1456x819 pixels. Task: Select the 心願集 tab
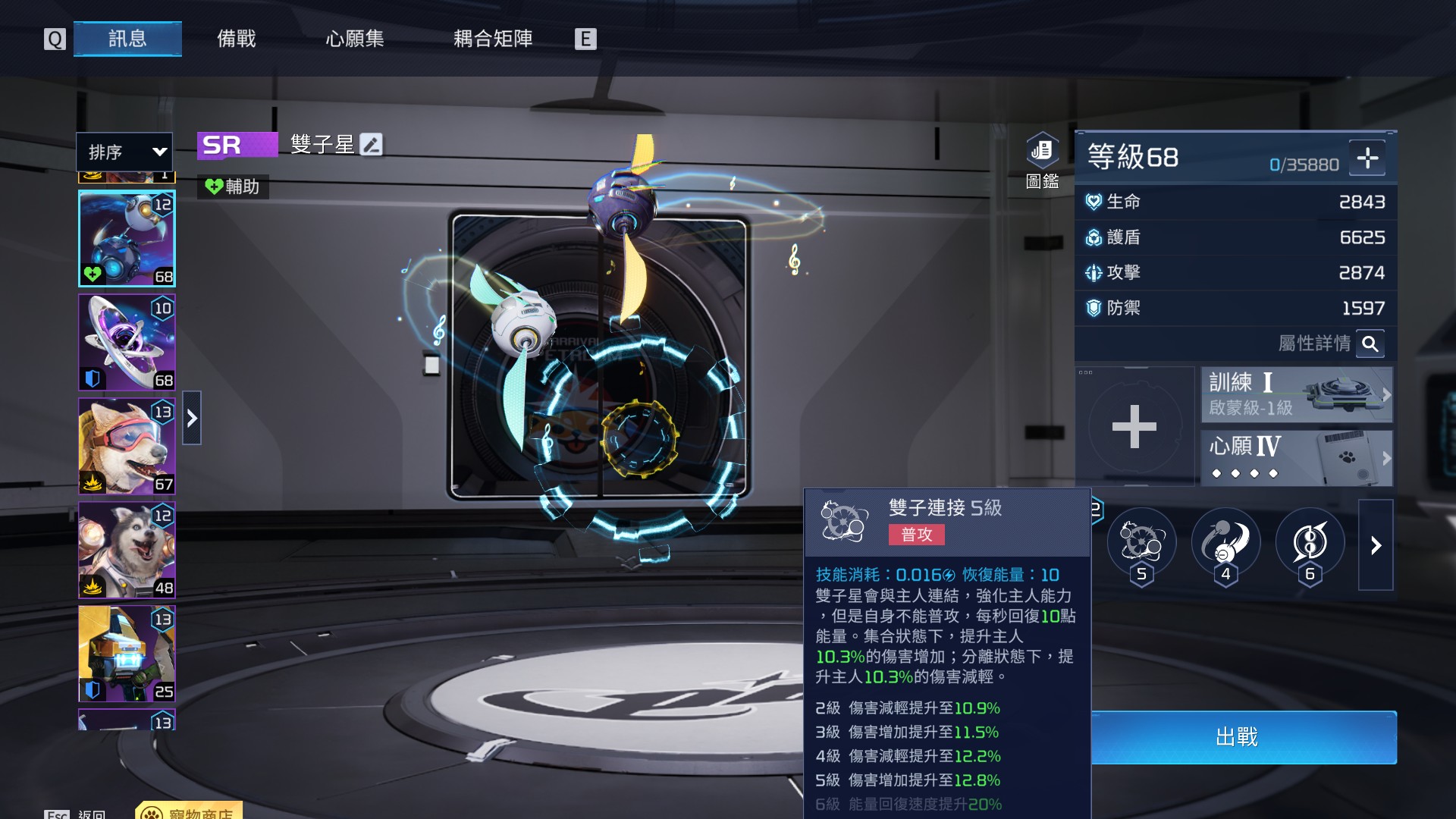pyautogui.click(x=355, y=39)
